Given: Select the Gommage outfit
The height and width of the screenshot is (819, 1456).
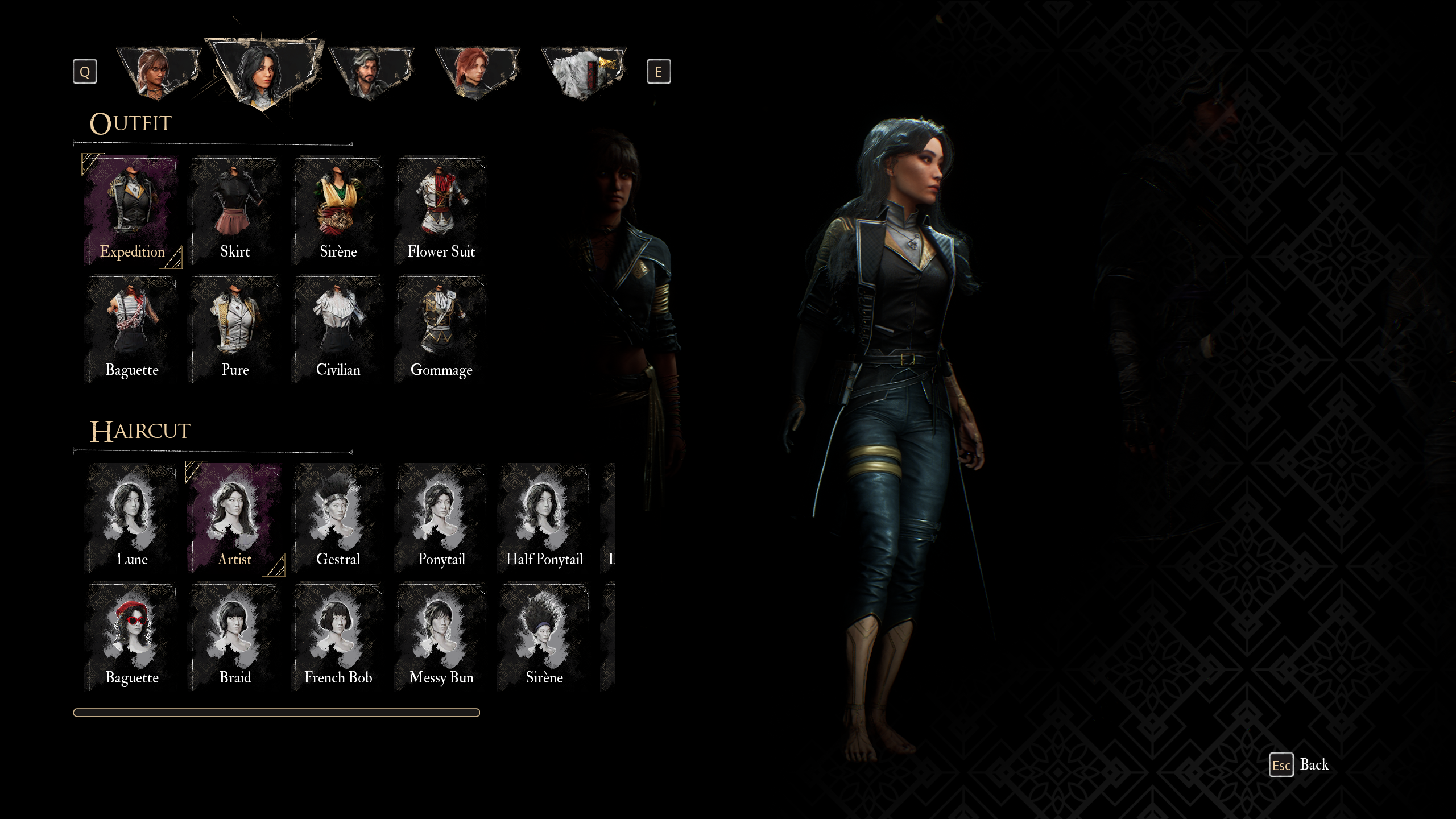Looking at the screenshot, I should 441,329.
